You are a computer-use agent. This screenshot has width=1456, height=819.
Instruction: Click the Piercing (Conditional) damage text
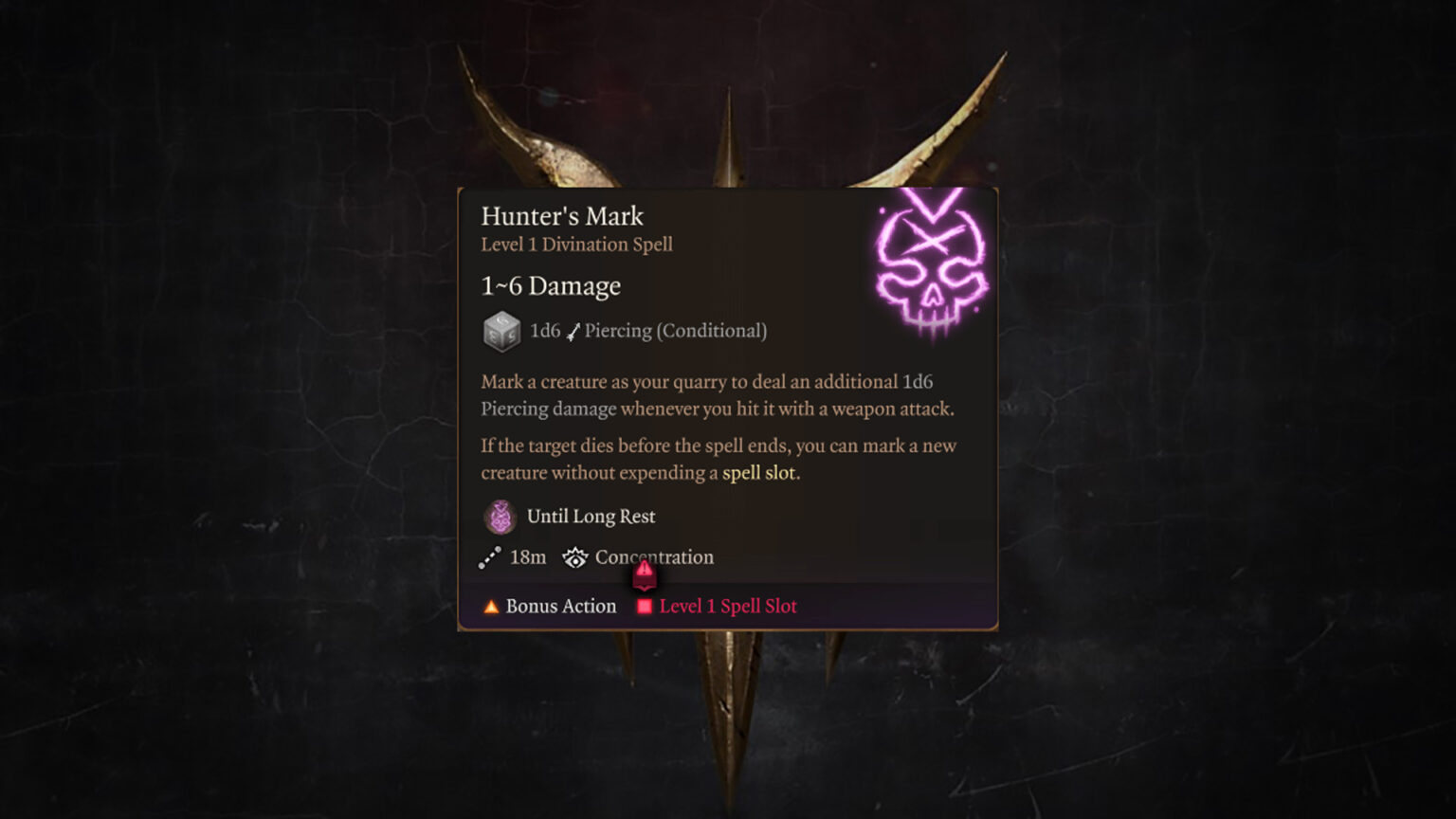674,331
